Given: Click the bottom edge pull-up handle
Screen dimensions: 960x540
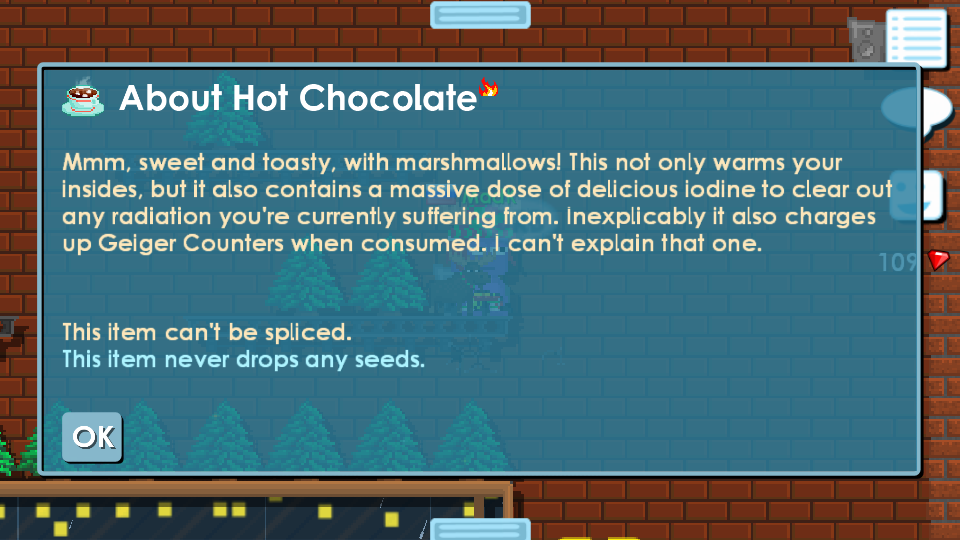Looking at the screenshot, I should [480, 529].
